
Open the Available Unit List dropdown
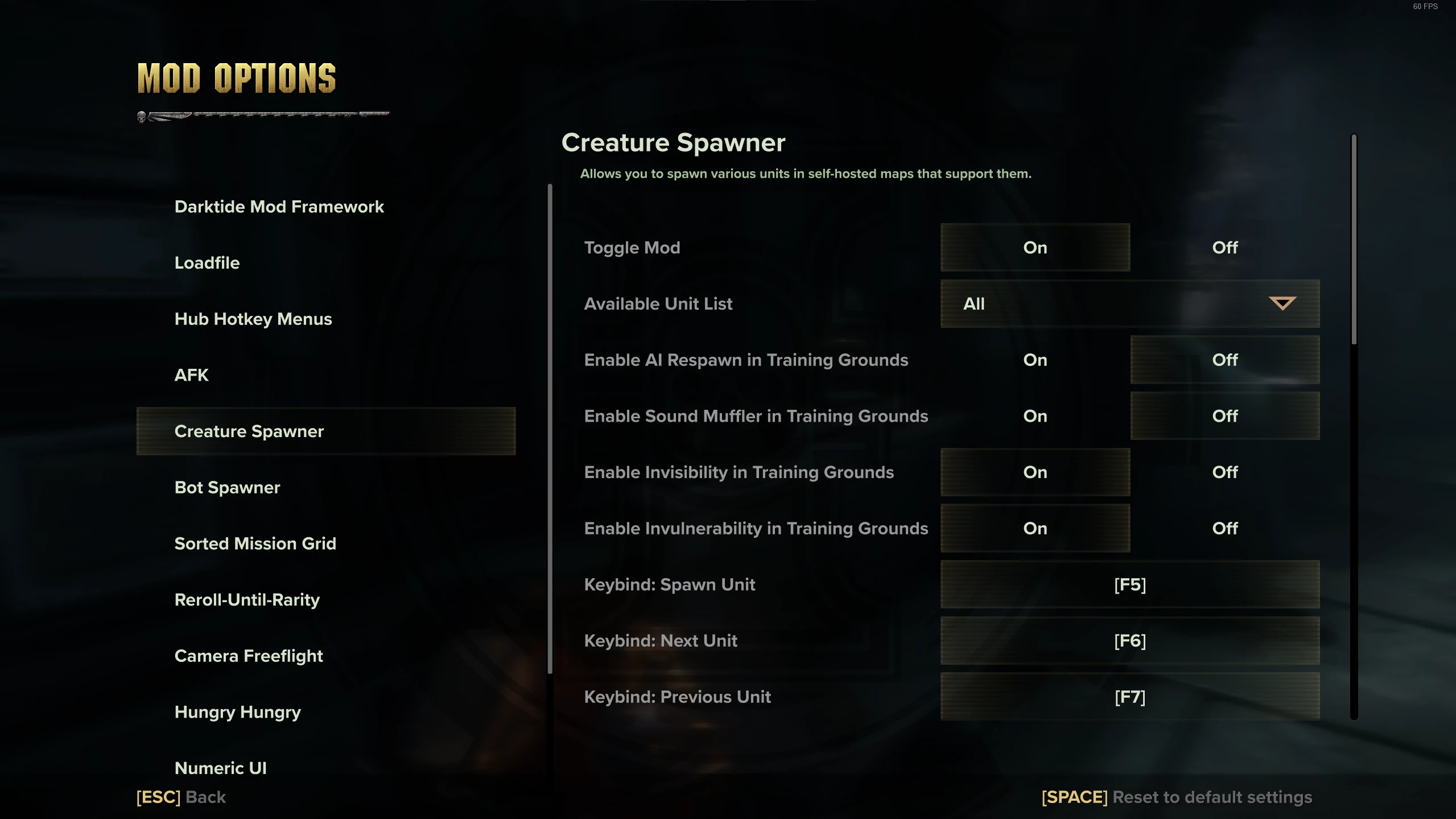(x=1130, y=303)
